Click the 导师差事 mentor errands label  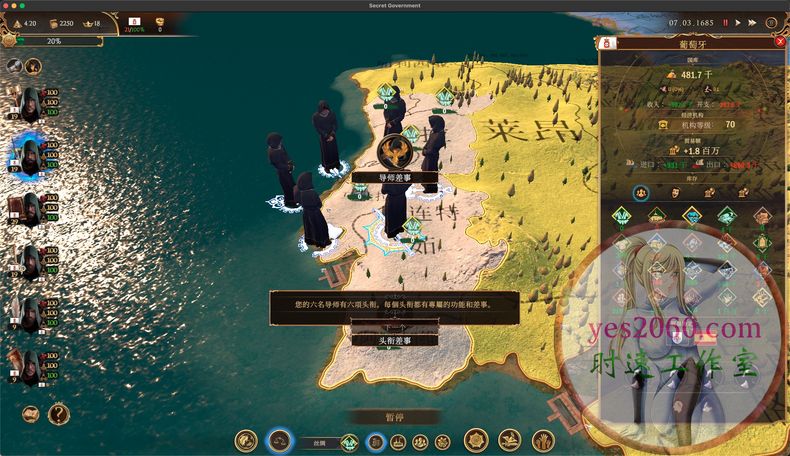pos(394,177)
